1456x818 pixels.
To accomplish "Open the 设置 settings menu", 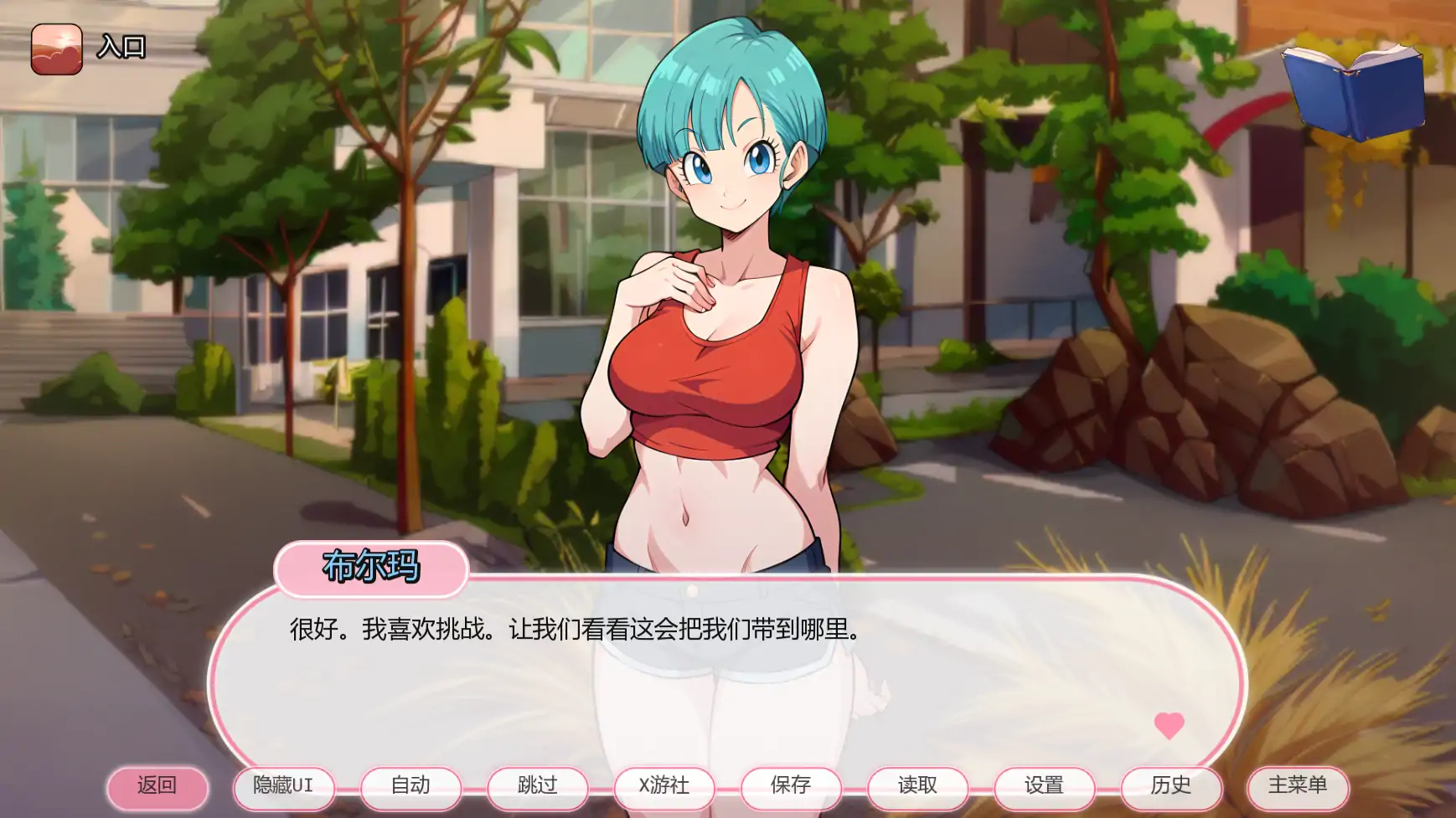I will pyautogui.click(x=1045, y=787).
